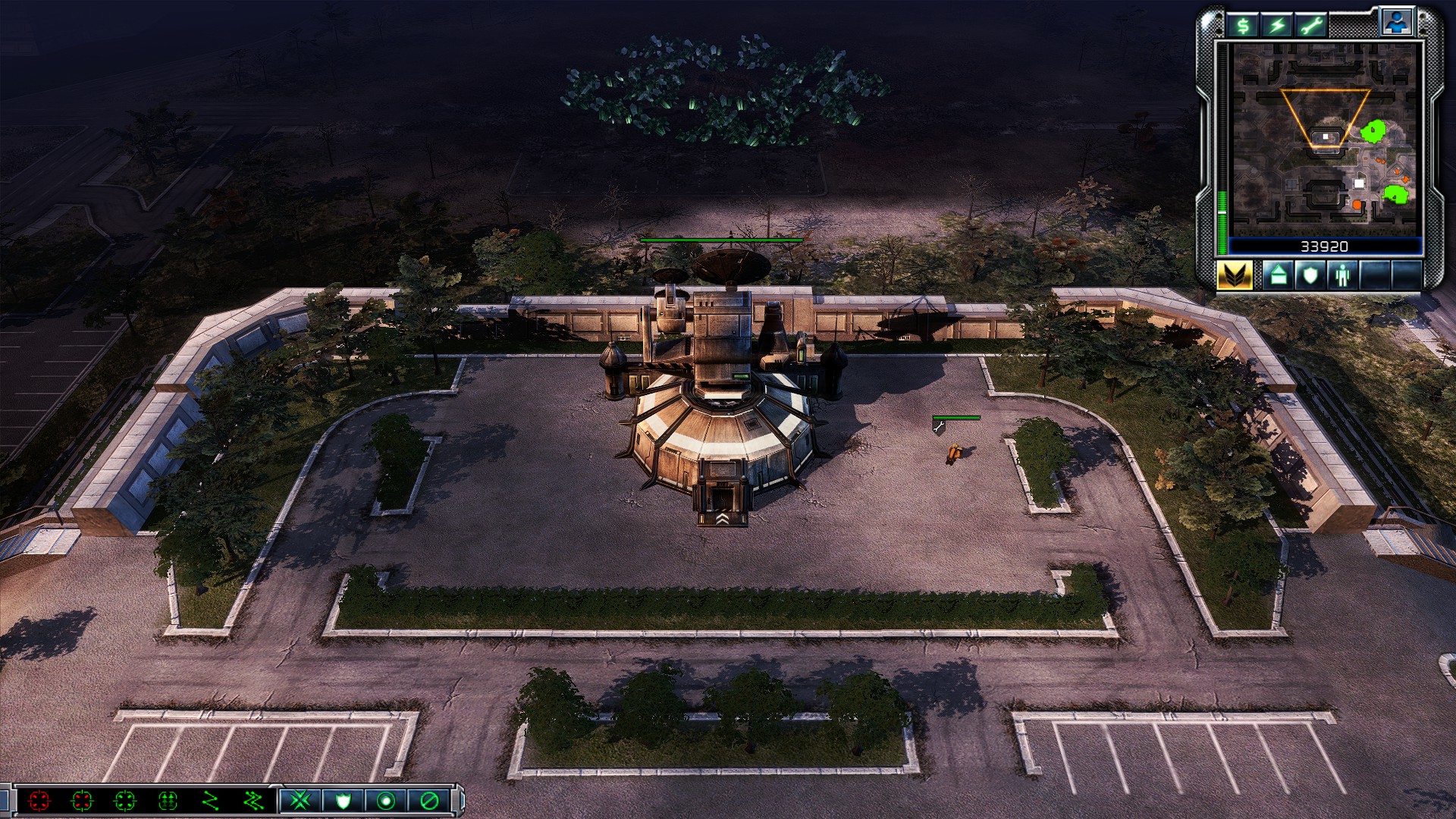The image size is (1456, 819).
Task: Toggle the power mode lightning button
Action: pos(1278,27)
